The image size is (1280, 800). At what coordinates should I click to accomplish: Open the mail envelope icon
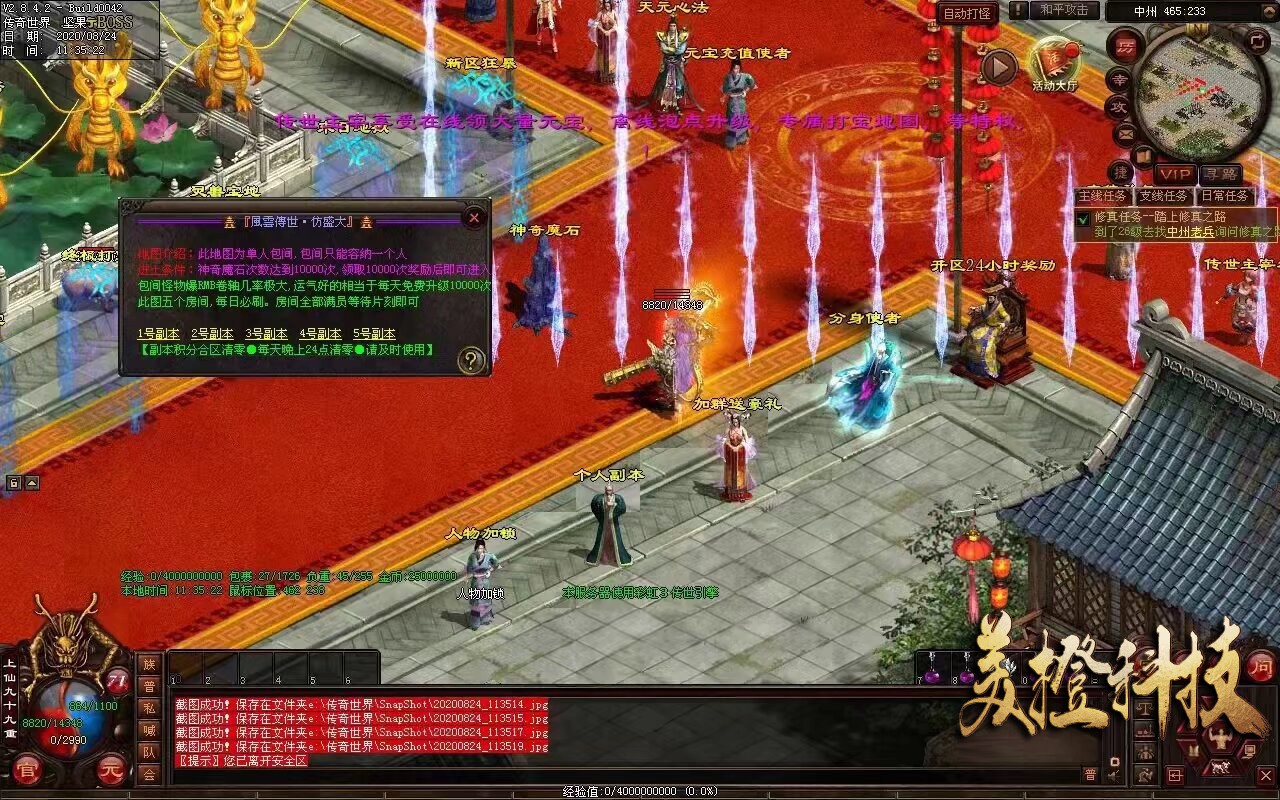pyautogui.click(x=1126, y=131)
